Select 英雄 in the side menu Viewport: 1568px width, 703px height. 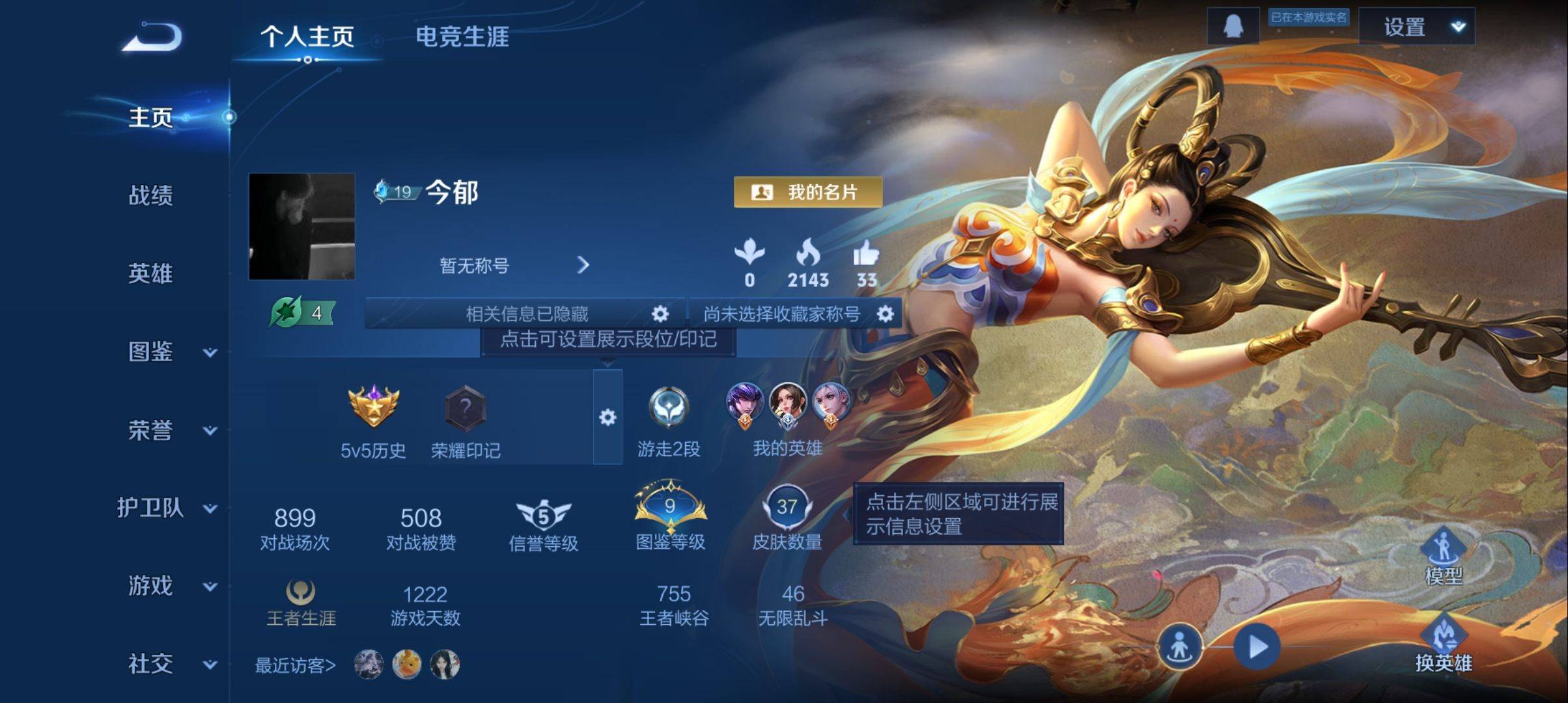150,273
